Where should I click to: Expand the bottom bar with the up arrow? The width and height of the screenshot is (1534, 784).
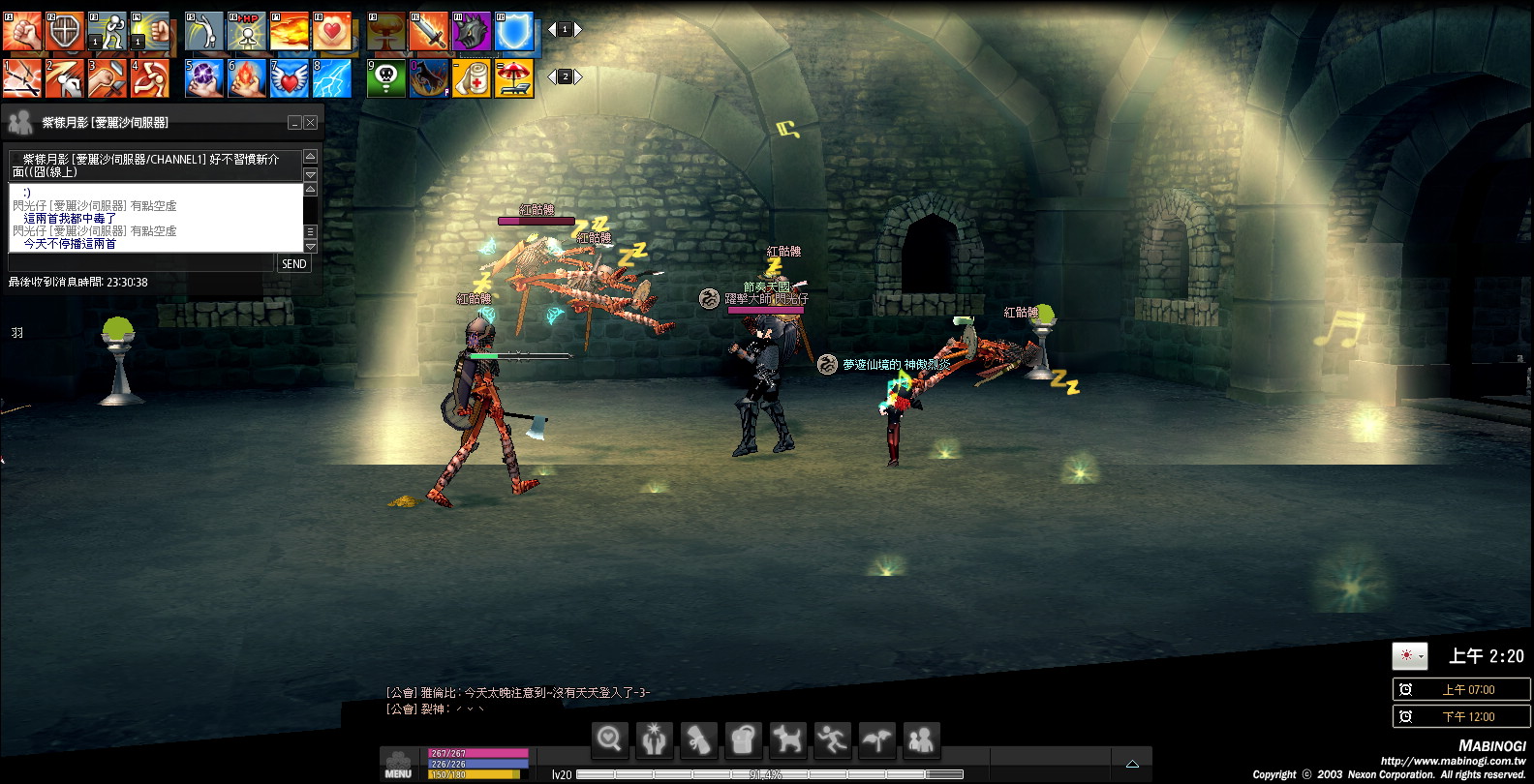(x=1132, y=764)
